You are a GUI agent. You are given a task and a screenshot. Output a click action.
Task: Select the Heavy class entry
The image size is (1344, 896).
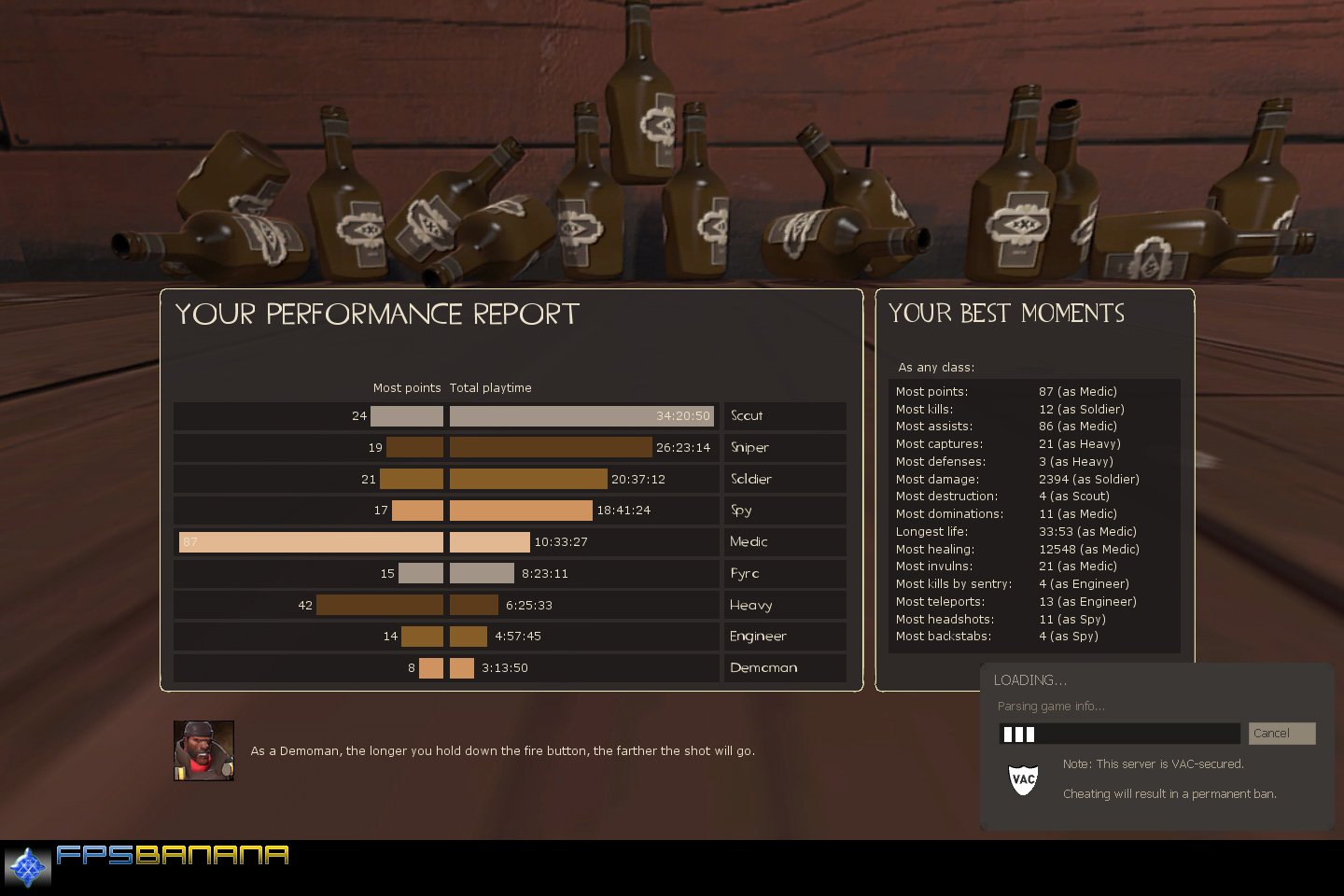tap(784, 605)
